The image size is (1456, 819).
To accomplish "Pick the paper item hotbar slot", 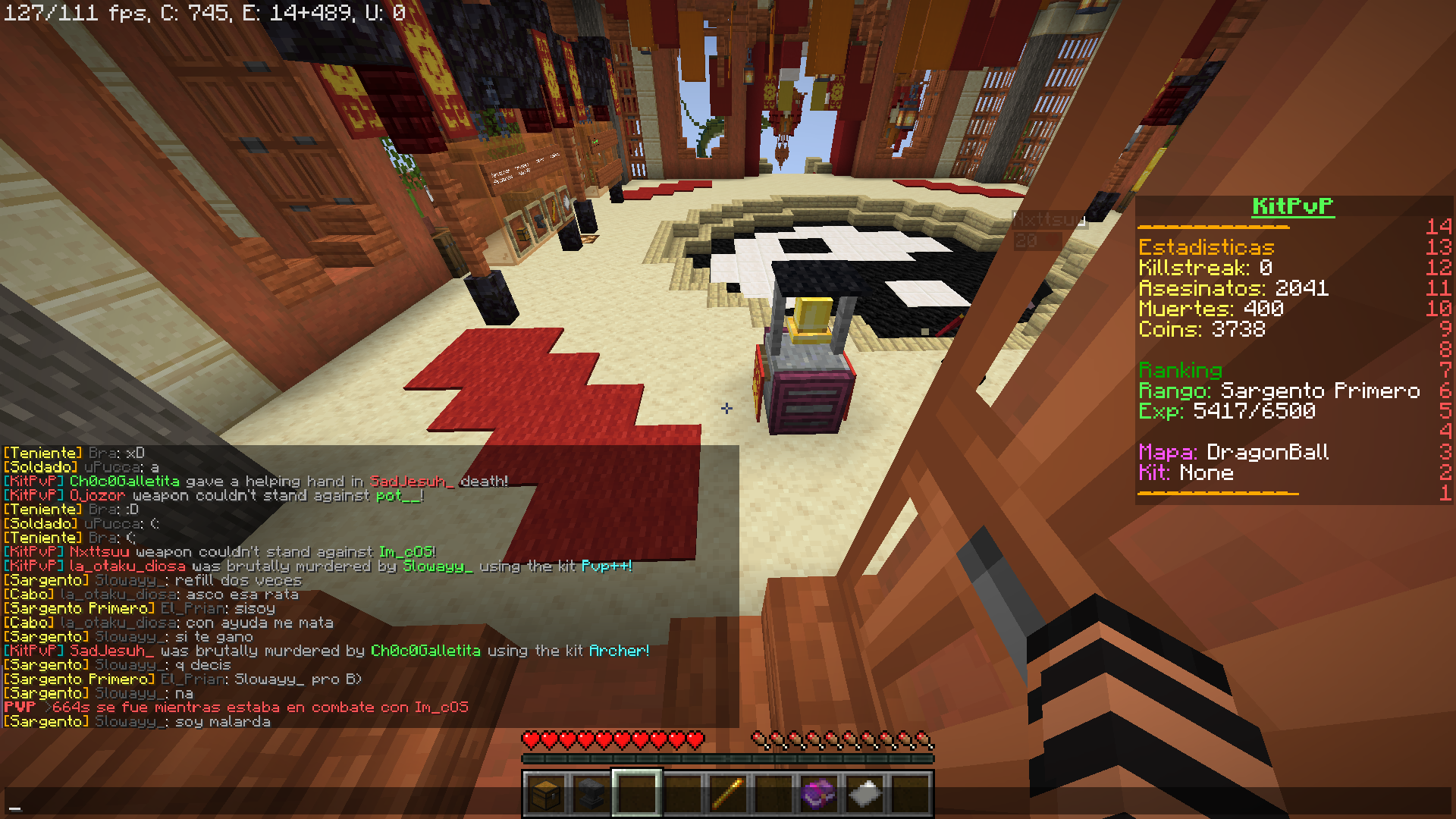I will point(864,794).
